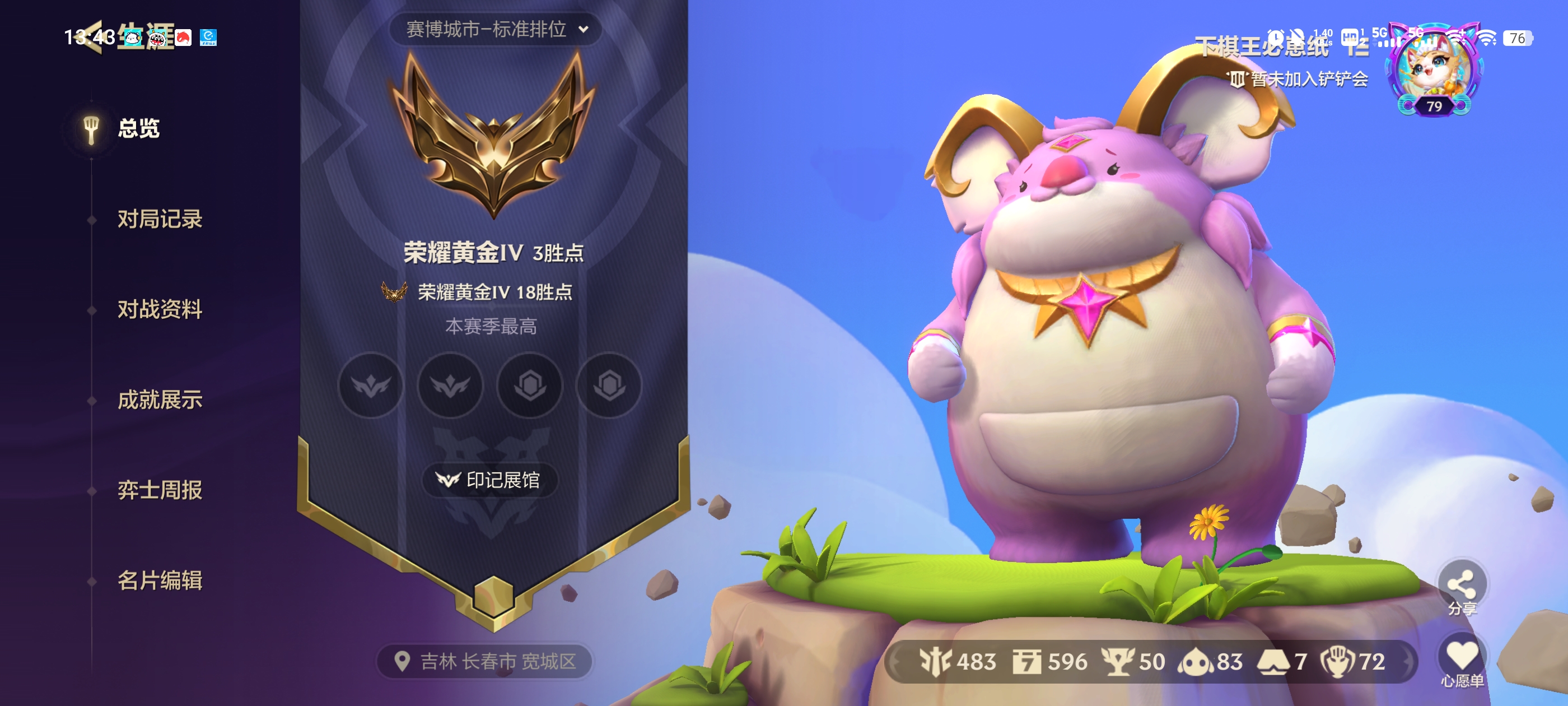Select the trophy stat showing 50
The width and height of the screenshot is (1568, 706).
(1133, 661)
